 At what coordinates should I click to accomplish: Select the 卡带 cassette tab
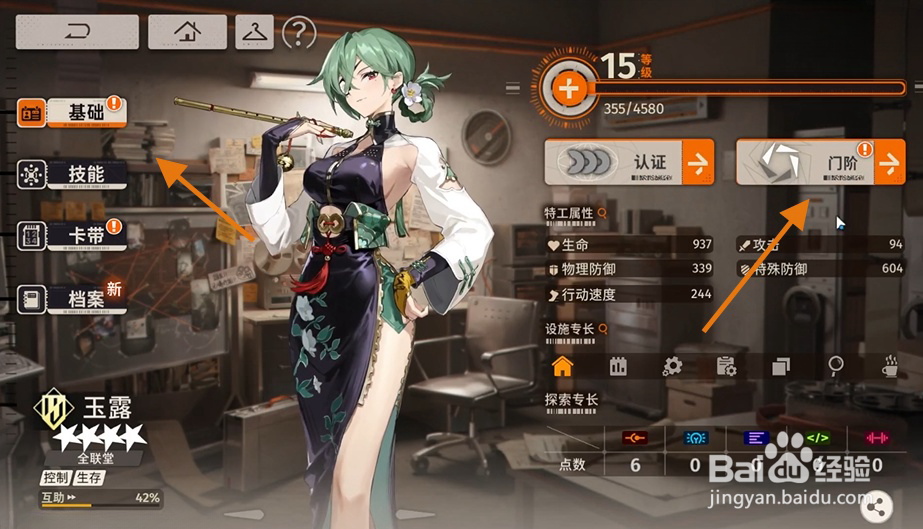coord(72,235)
